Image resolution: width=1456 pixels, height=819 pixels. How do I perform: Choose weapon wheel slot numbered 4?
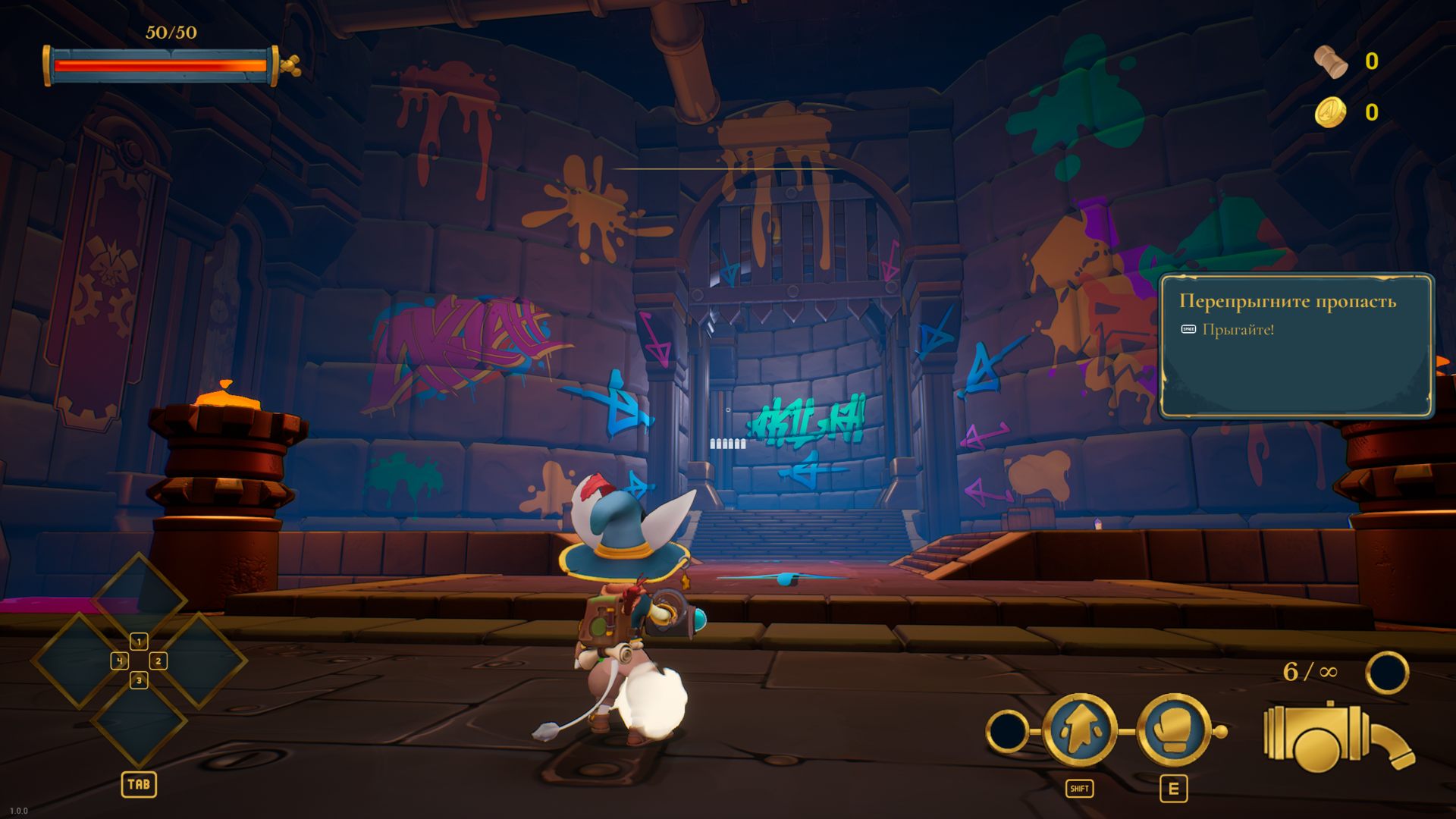[120, 661]
